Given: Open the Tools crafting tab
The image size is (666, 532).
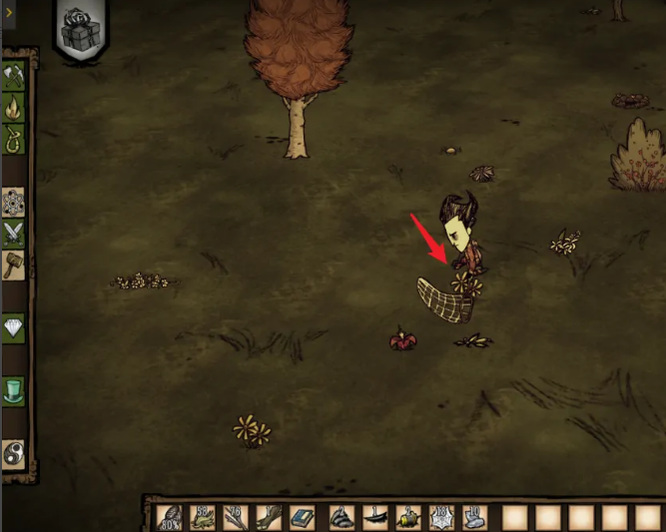Looking at the screenshot, I should pyautogui.click(x=14, y=74).
